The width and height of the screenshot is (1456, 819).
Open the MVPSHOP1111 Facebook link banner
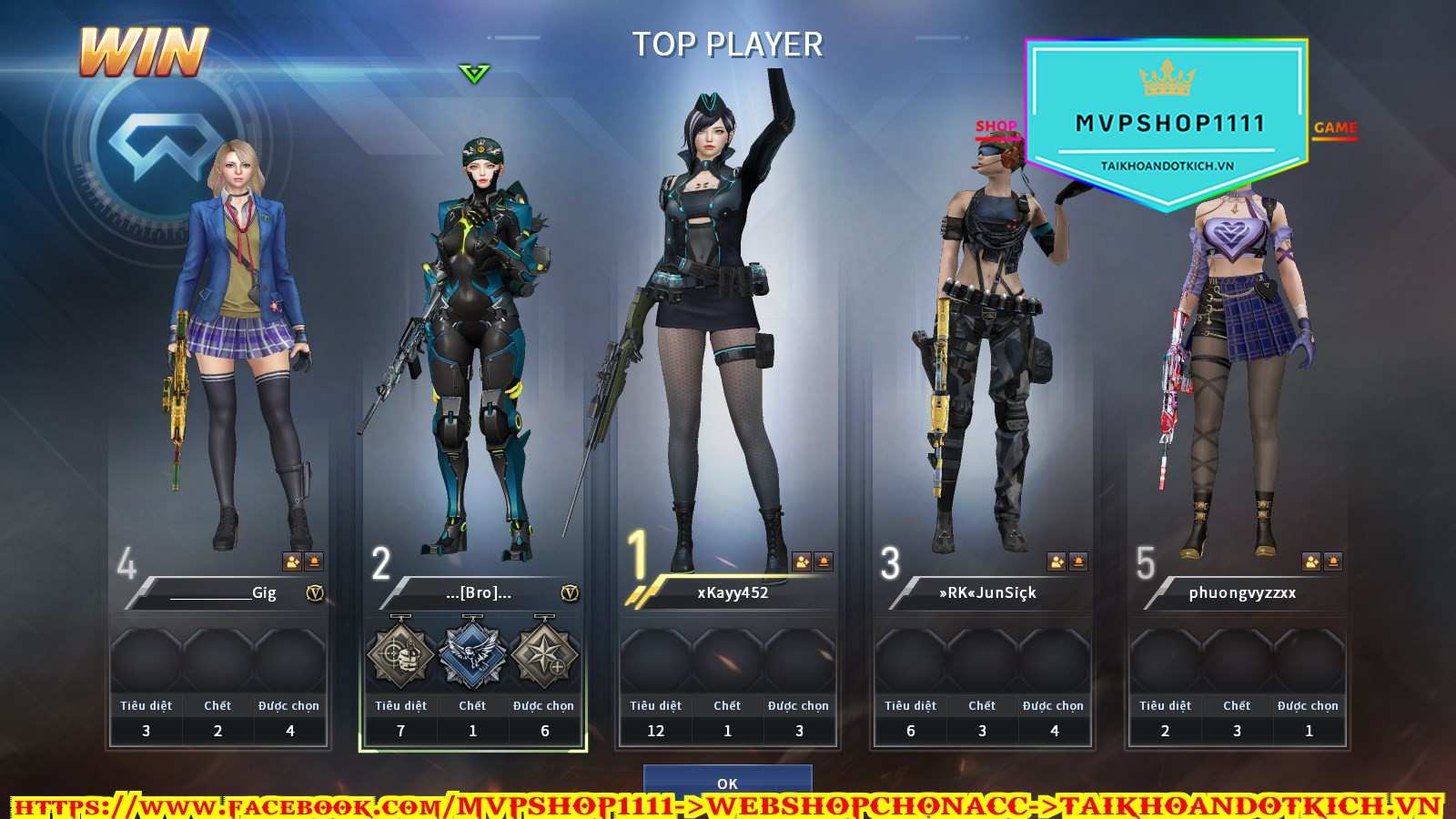click(728, 806)
